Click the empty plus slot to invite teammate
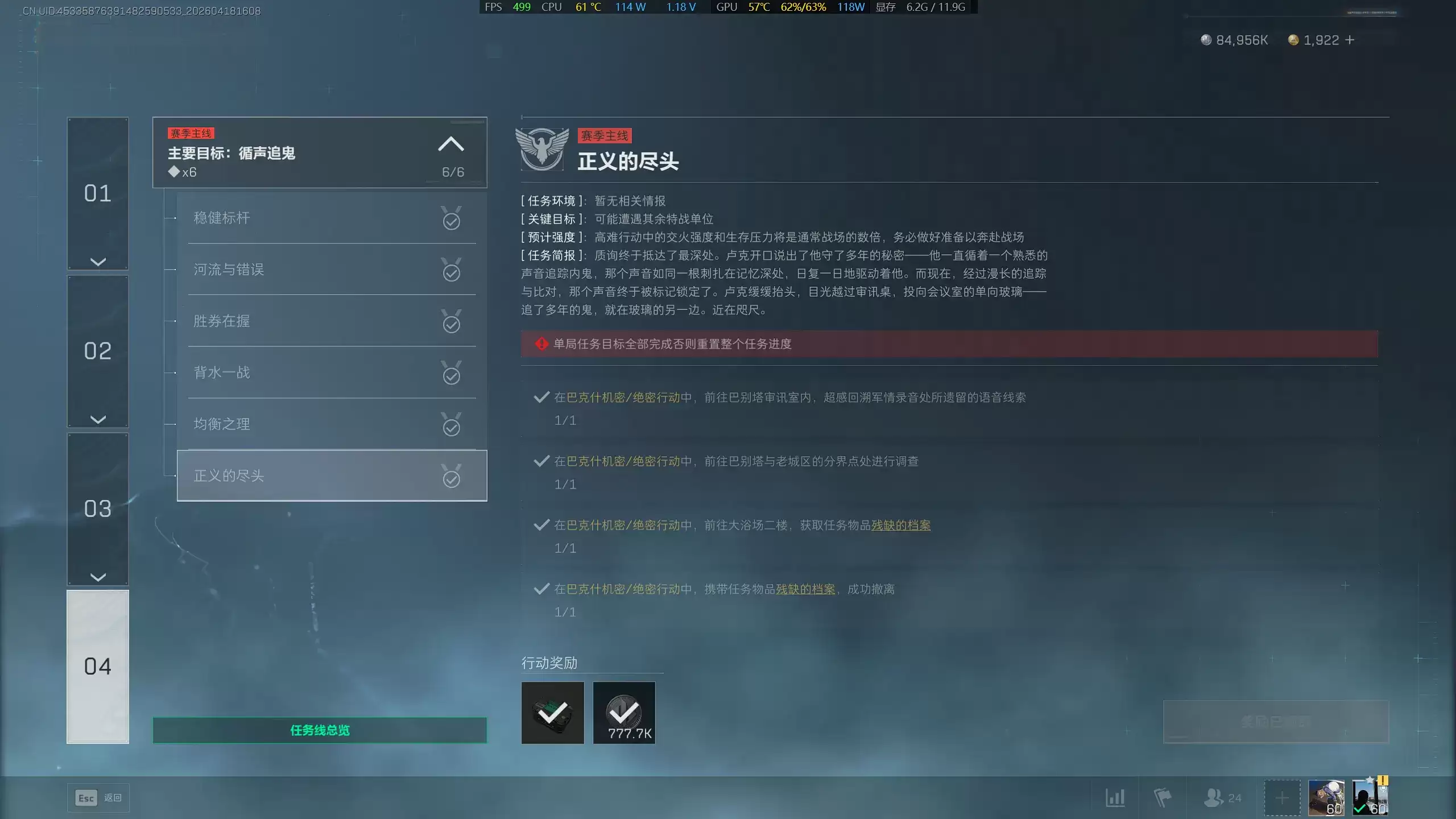Viewport: 1456px width, 819px height. [1282, 797]
